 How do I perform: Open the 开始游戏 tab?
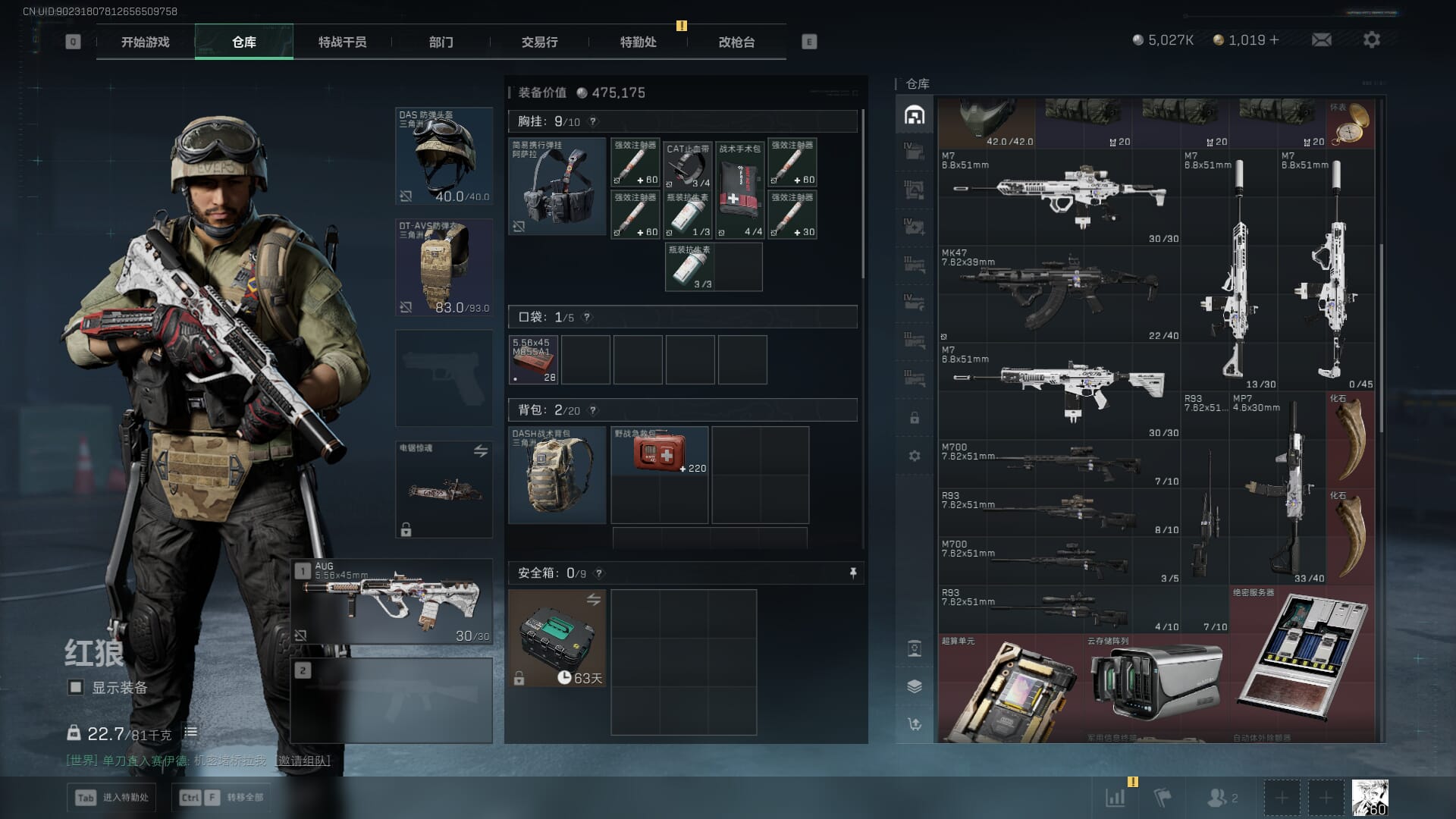tap(145, 42)
